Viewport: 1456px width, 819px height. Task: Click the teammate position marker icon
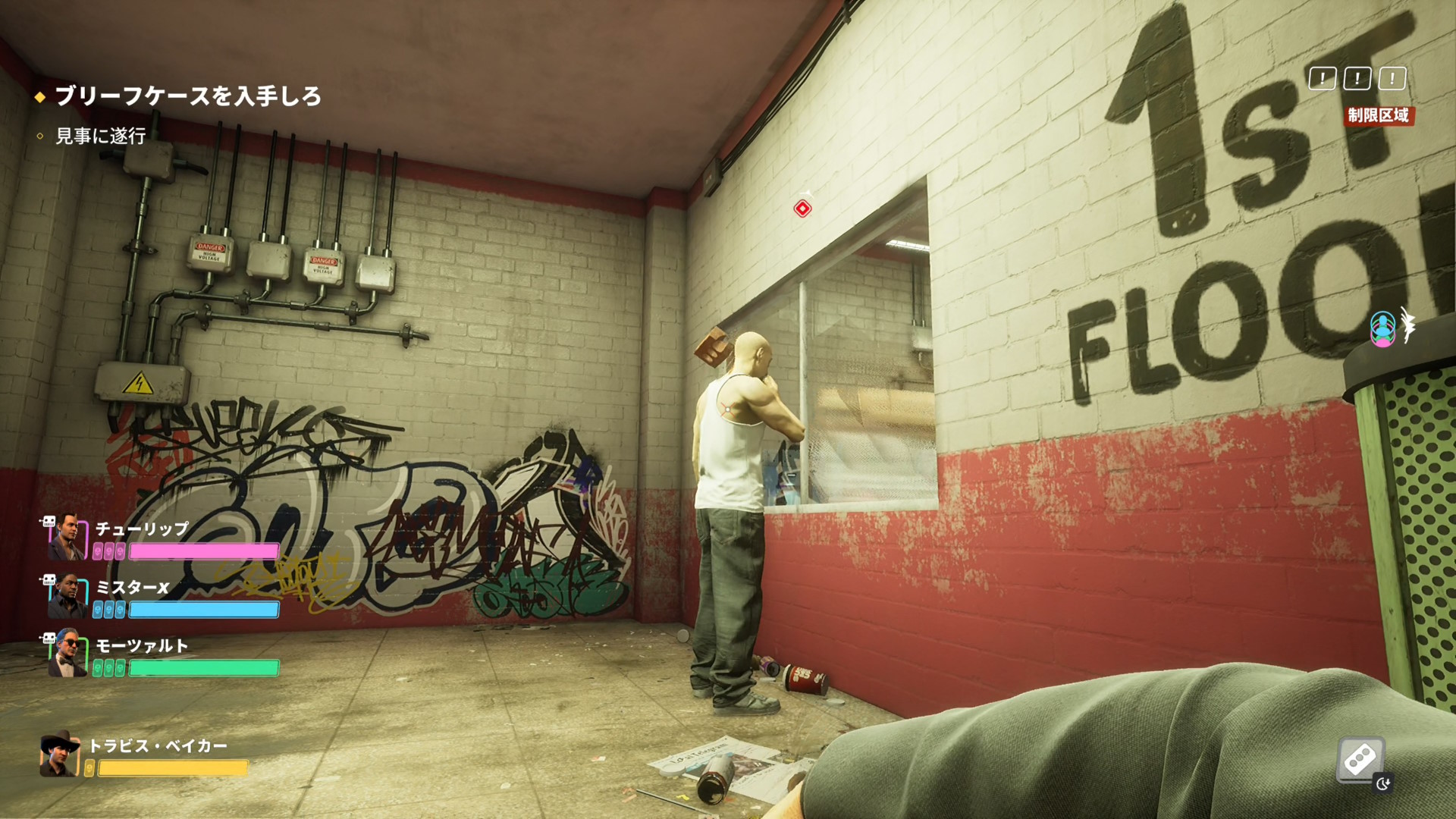tap(1382, 329)
